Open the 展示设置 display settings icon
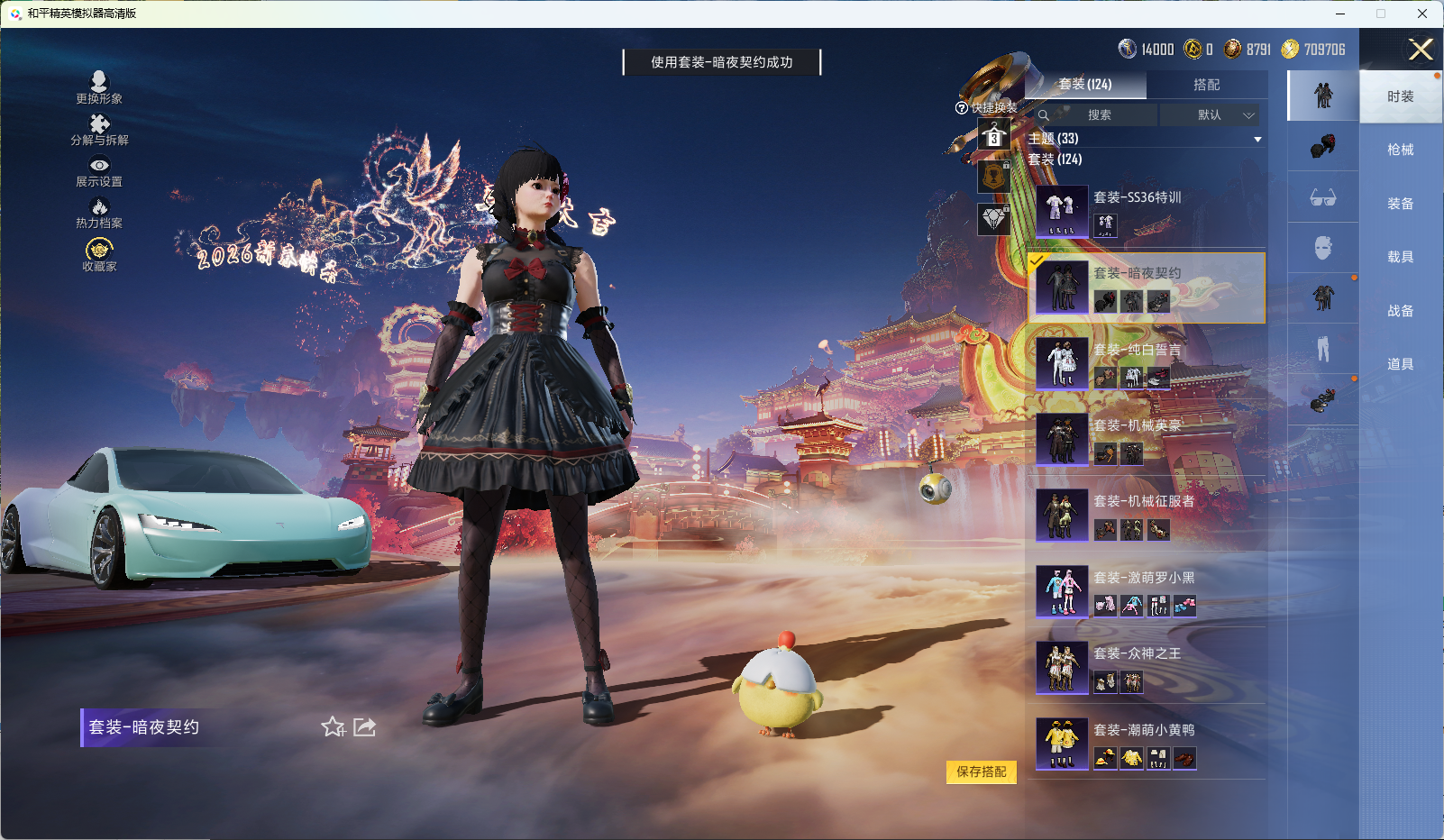The image size is (1444, 840). 100,166
